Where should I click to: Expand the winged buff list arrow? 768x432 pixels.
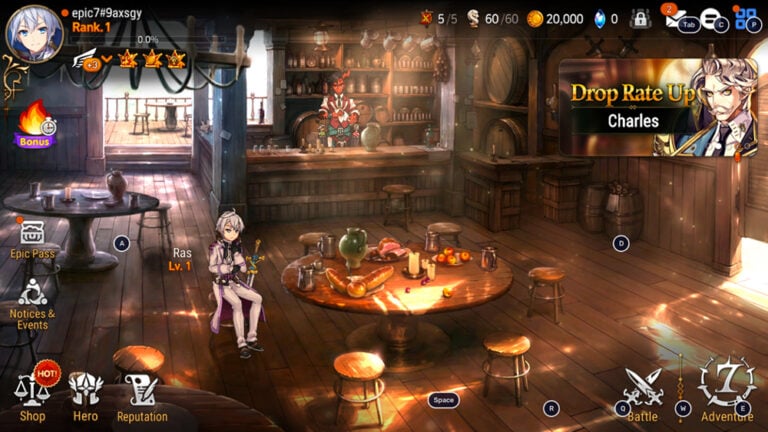pos(107,60)
